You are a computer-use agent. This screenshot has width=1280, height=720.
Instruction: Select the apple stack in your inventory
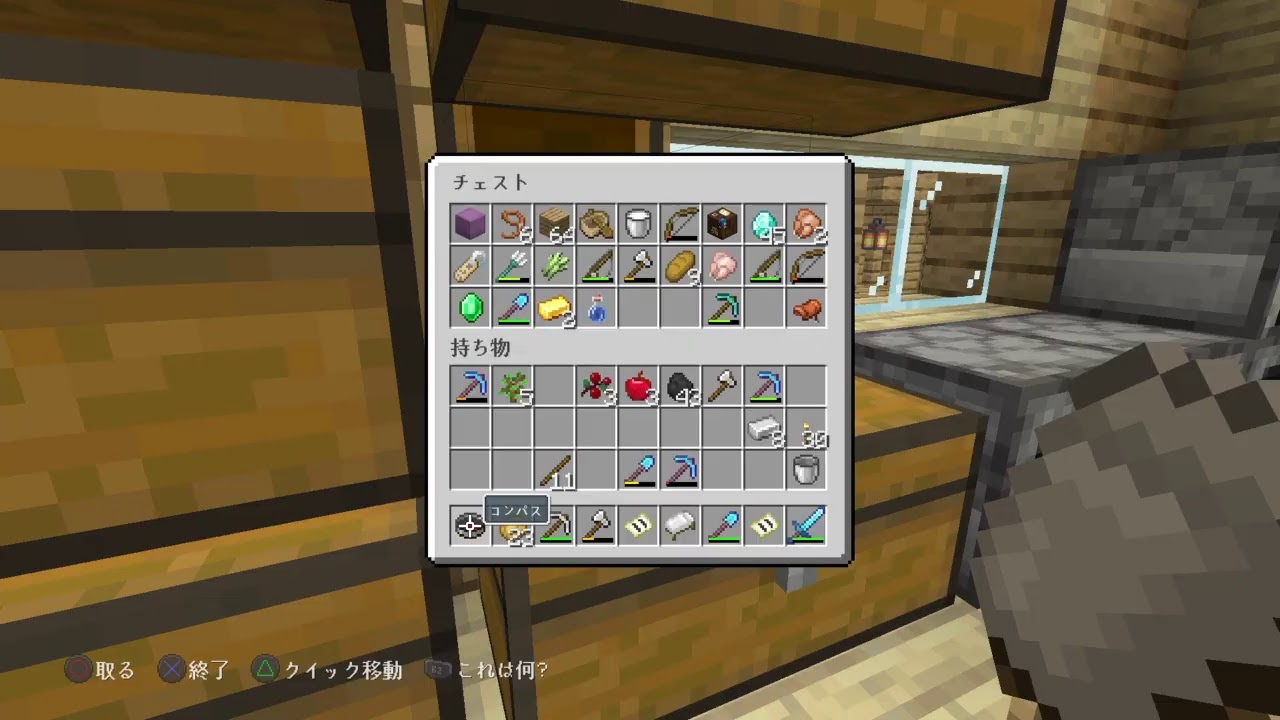638,386
